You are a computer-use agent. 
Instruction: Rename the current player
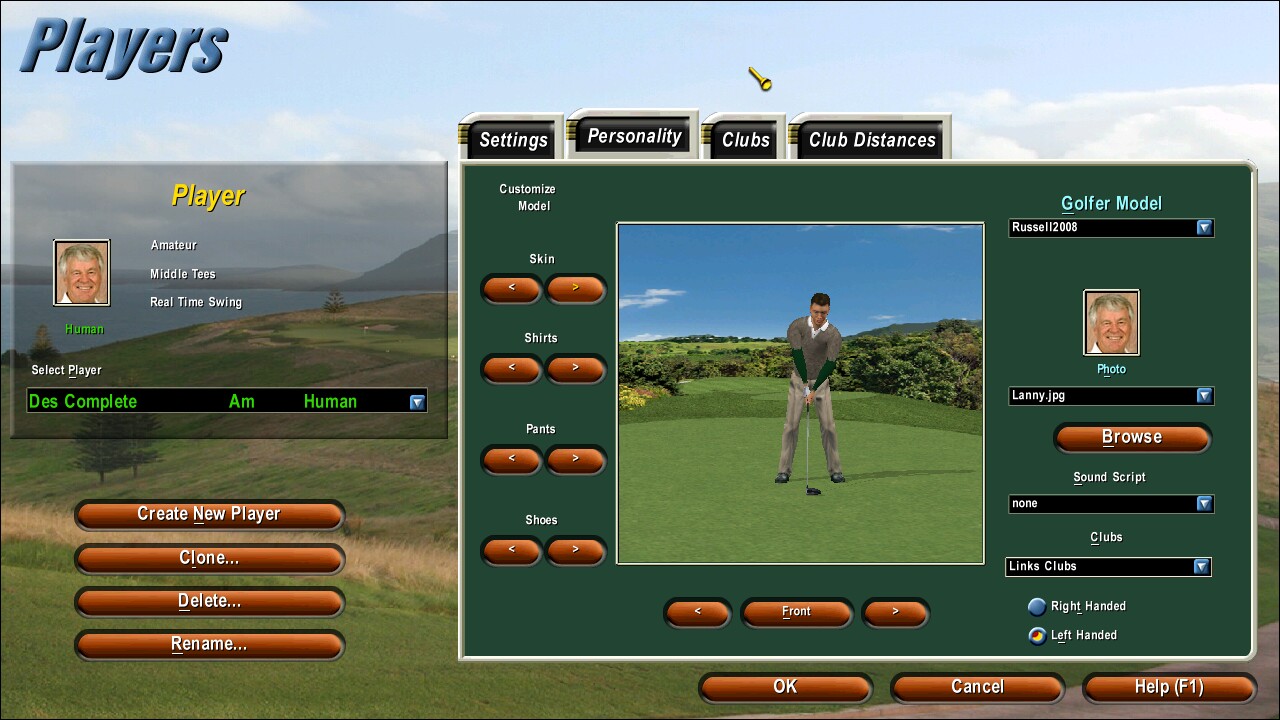point(209,645)
